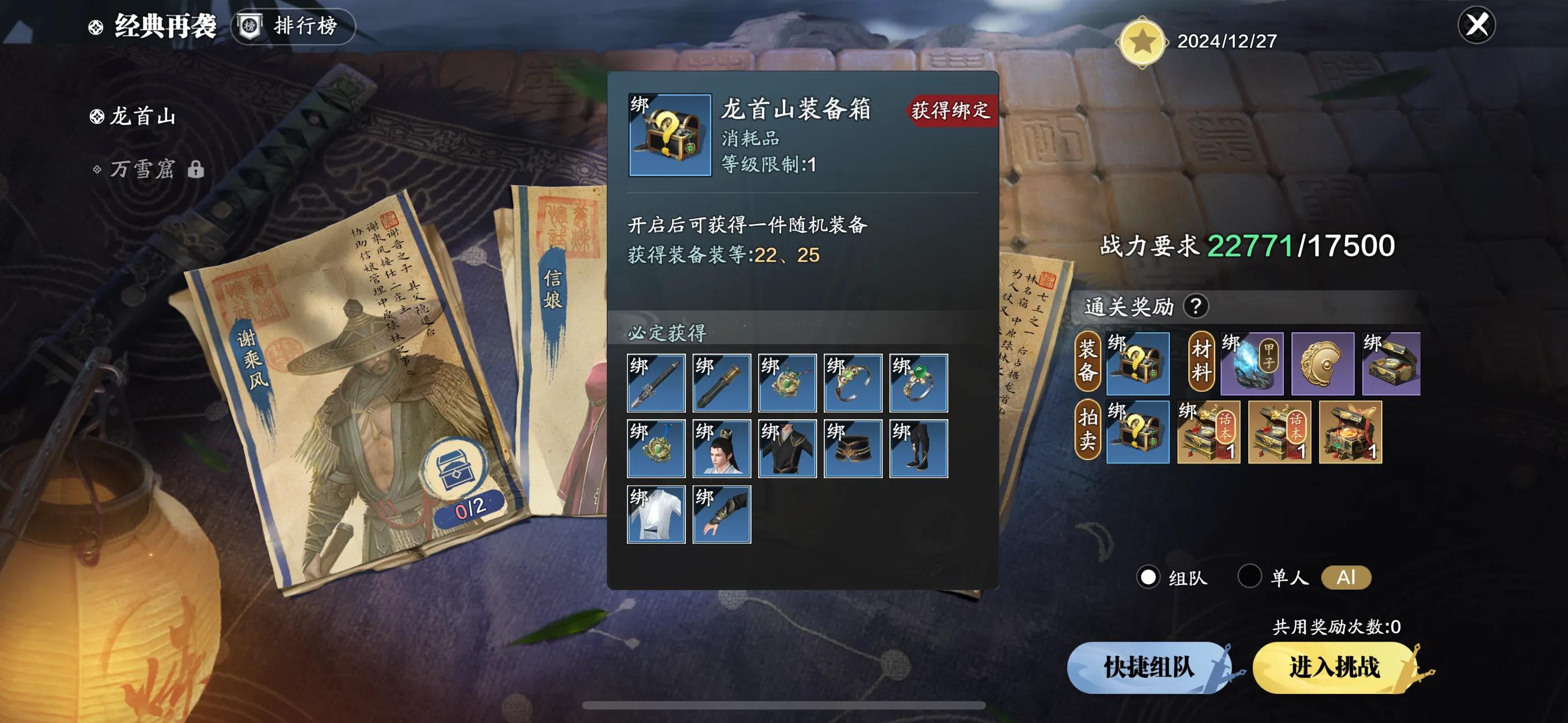This screenshot has height=723, width=1568.
Task: Click the 进入挑战 button
Action: click(1334, 667)
